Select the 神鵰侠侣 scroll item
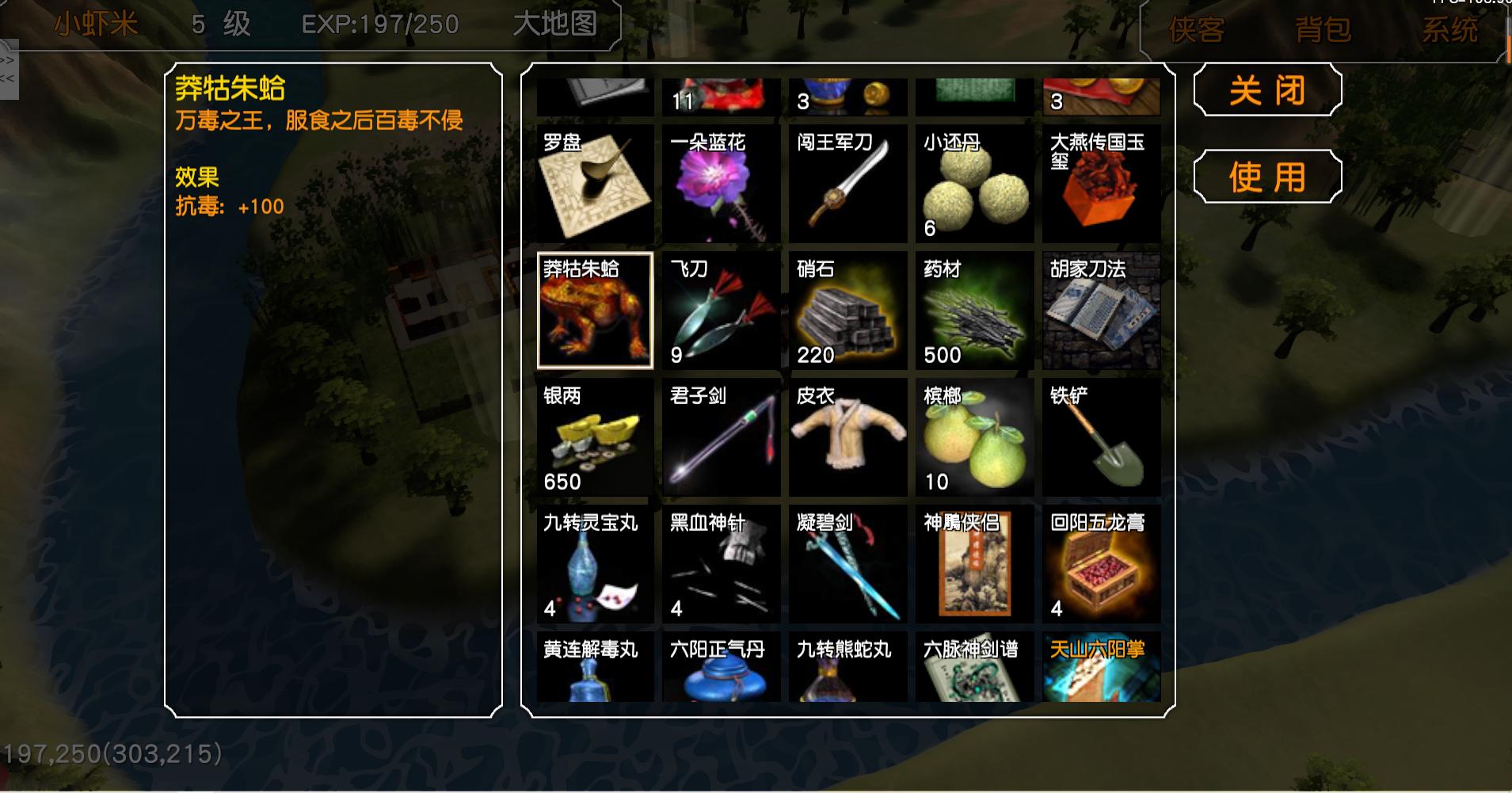Screen dimensions: 1512x793 (x=975, y=564)
